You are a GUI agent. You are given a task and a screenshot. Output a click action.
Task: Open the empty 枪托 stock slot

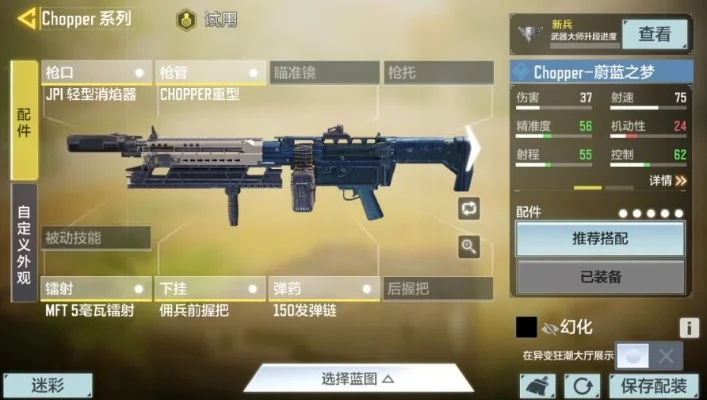pyautogui.click(x=438, y=73)
